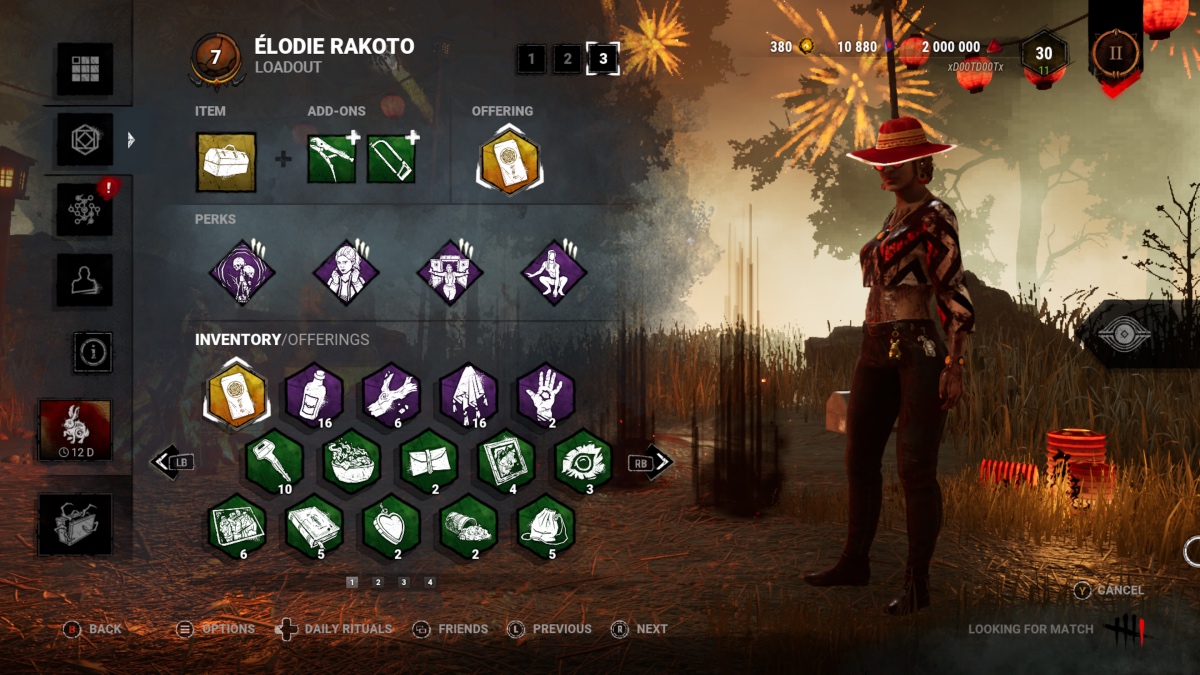Choose the perk with two skulls

[241, 272]
